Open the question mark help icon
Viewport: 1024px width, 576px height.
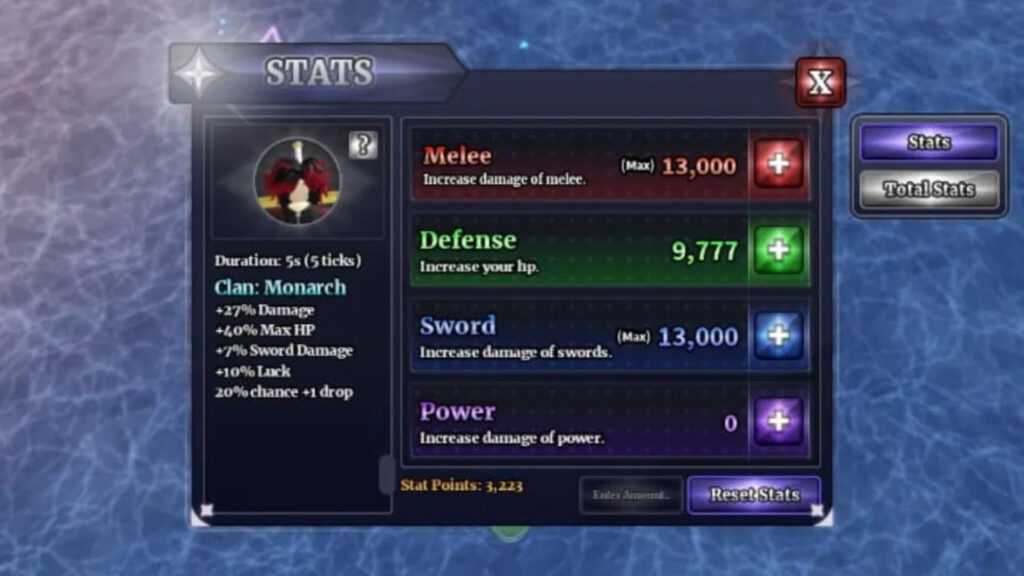(x=363, y=145)
